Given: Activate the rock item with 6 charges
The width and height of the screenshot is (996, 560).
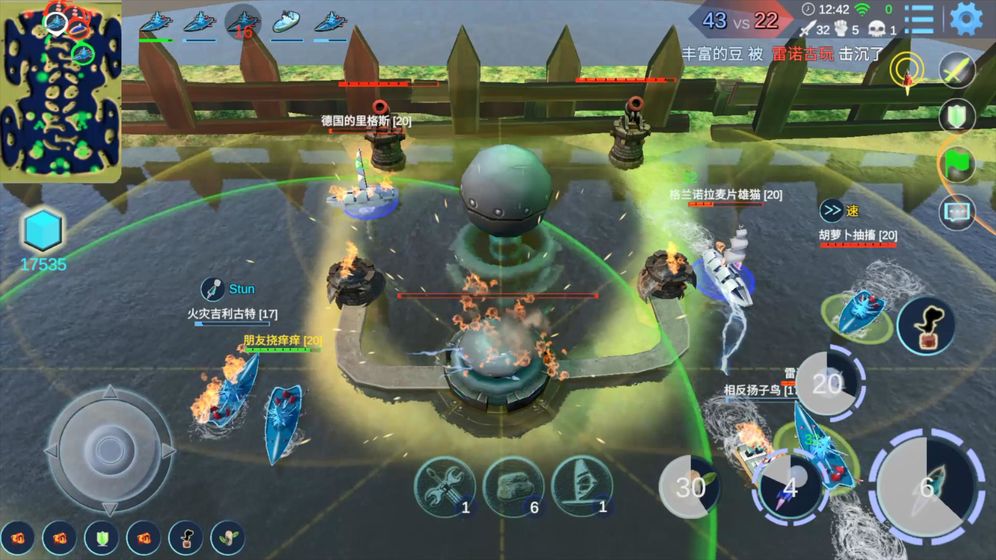Looking at the screenshot, I should click(x=513, y=486).
